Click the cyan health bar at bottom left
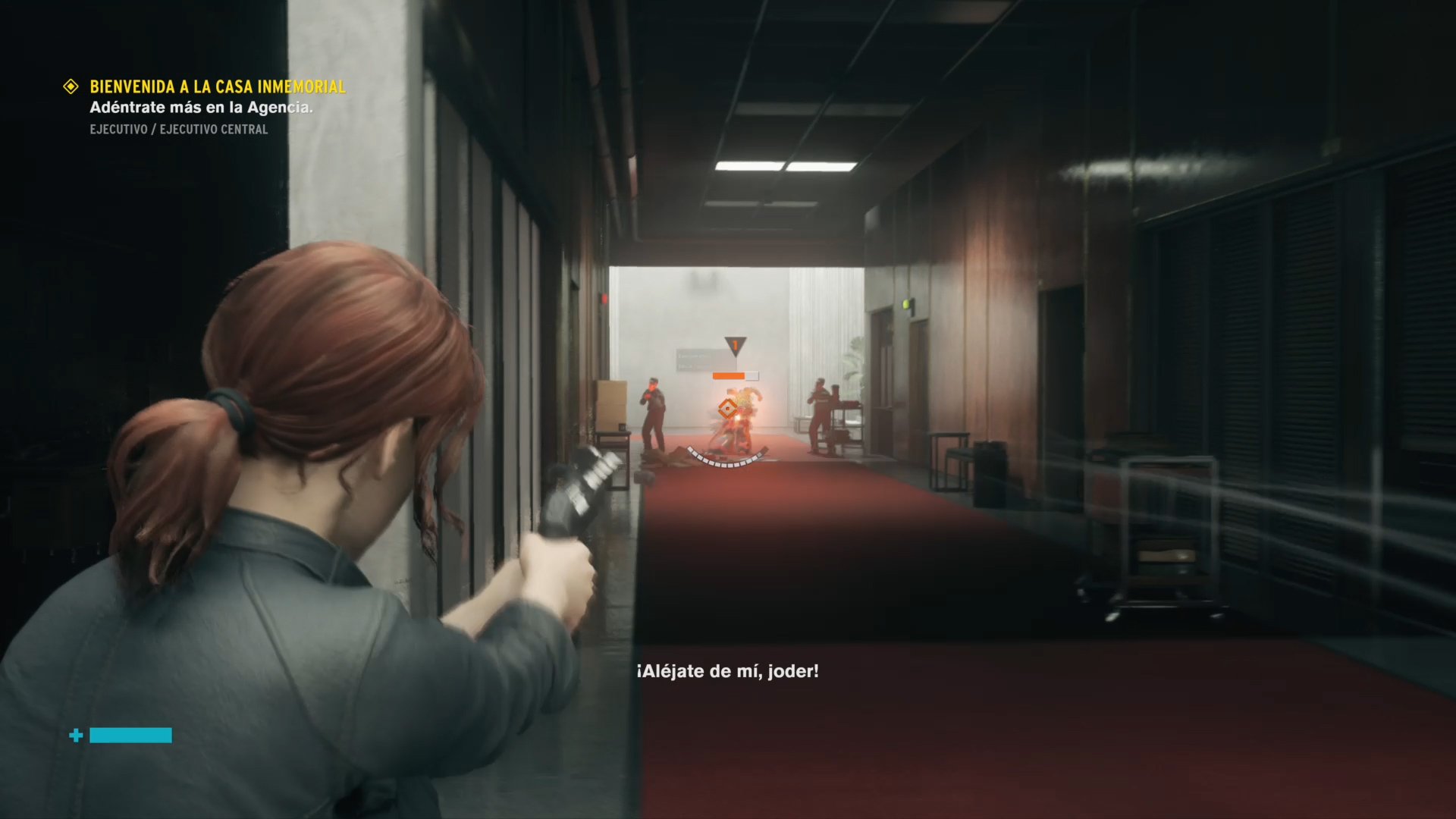The height and width of the screenshot is (819, 1456). click(x=130, y=735)
